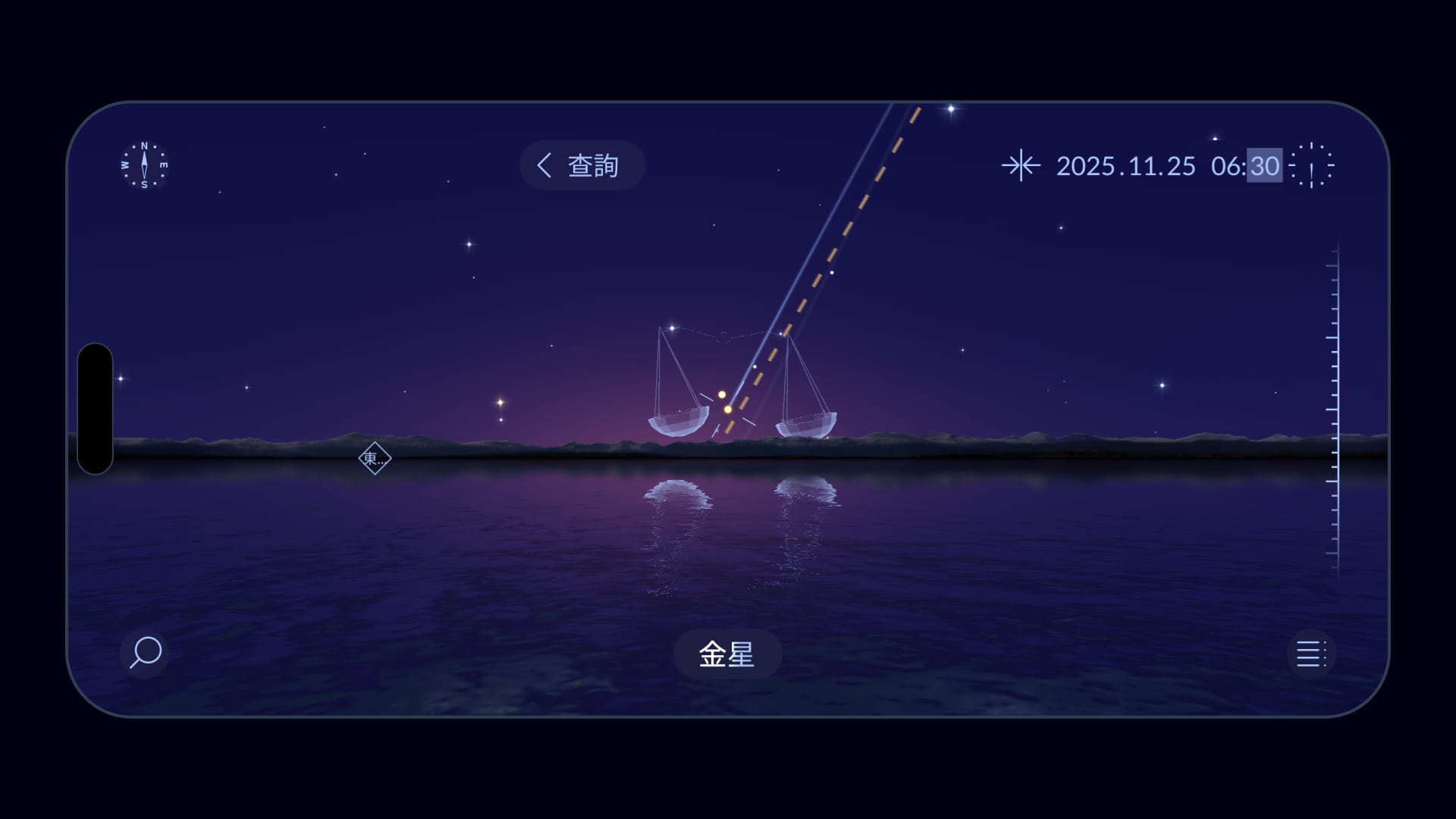
Task: Tap the 金星 object name label
Action: click(x=726, y=655)
